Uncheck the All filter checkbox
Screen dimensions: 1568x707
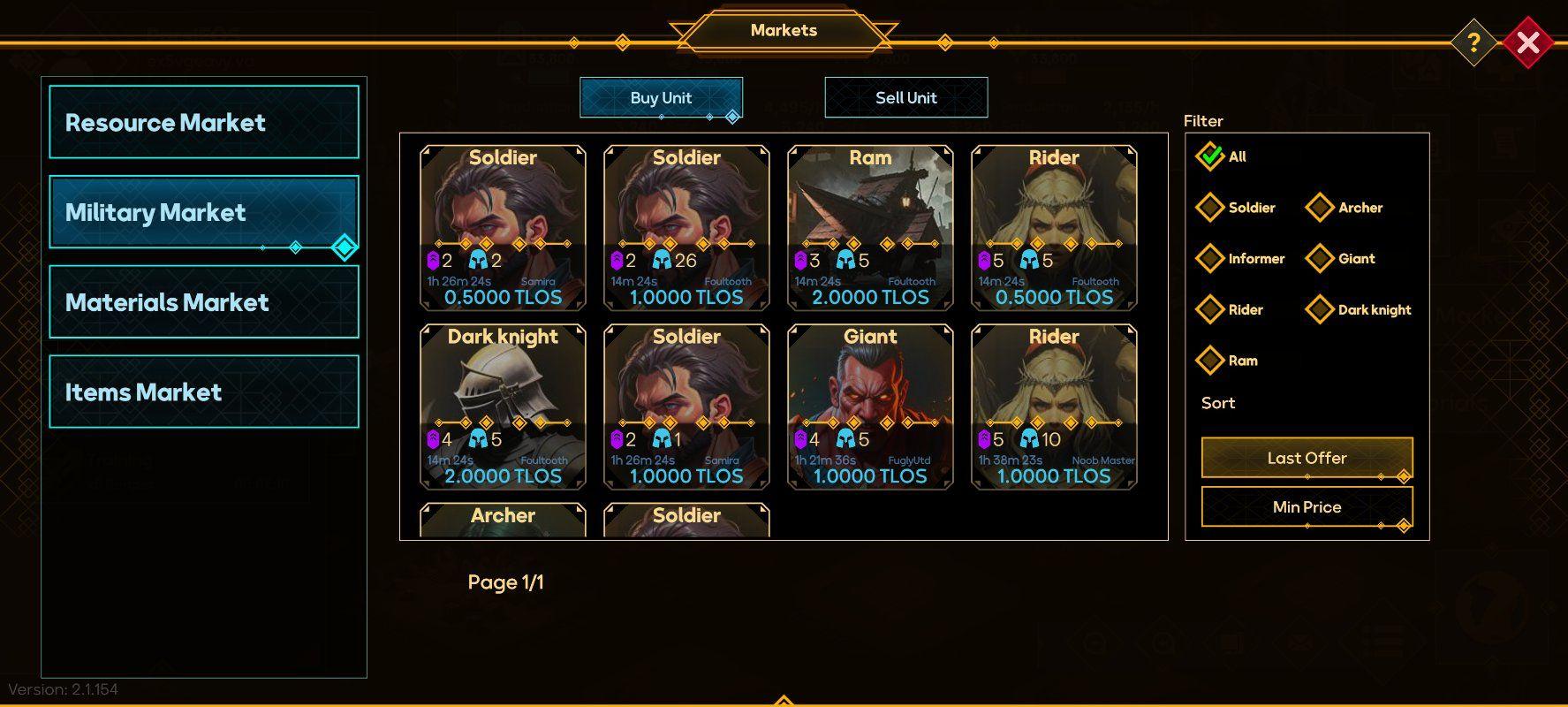tap(1211, 156)
